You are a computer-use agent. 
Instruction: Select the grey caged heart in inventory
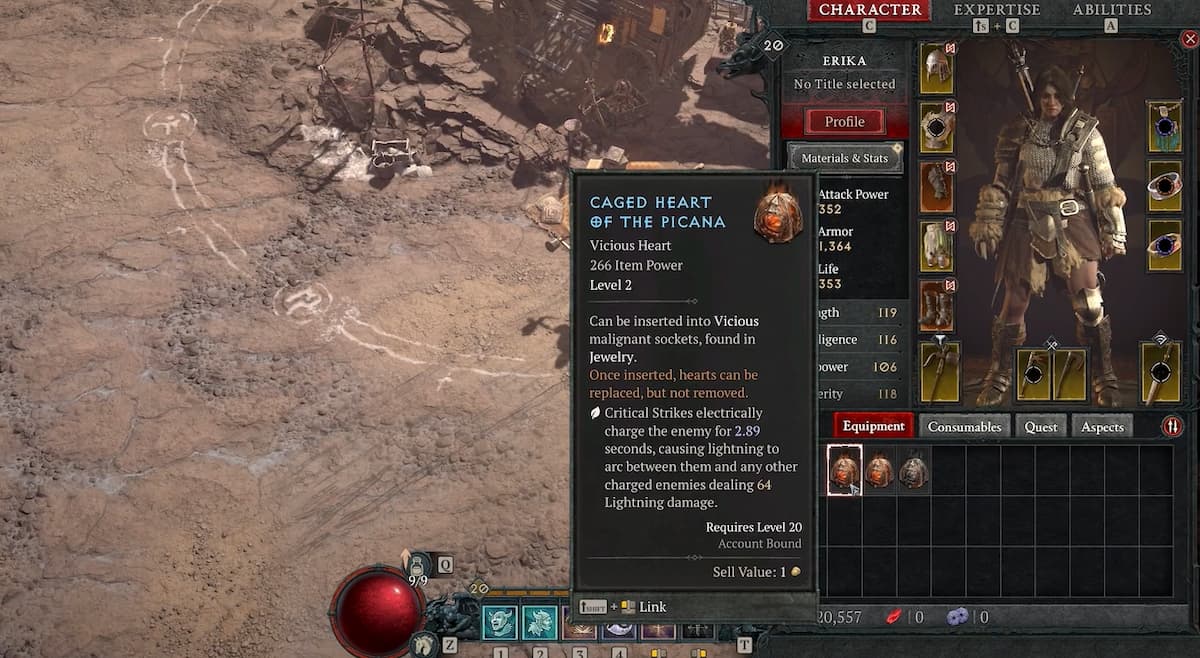click(913, 470)
